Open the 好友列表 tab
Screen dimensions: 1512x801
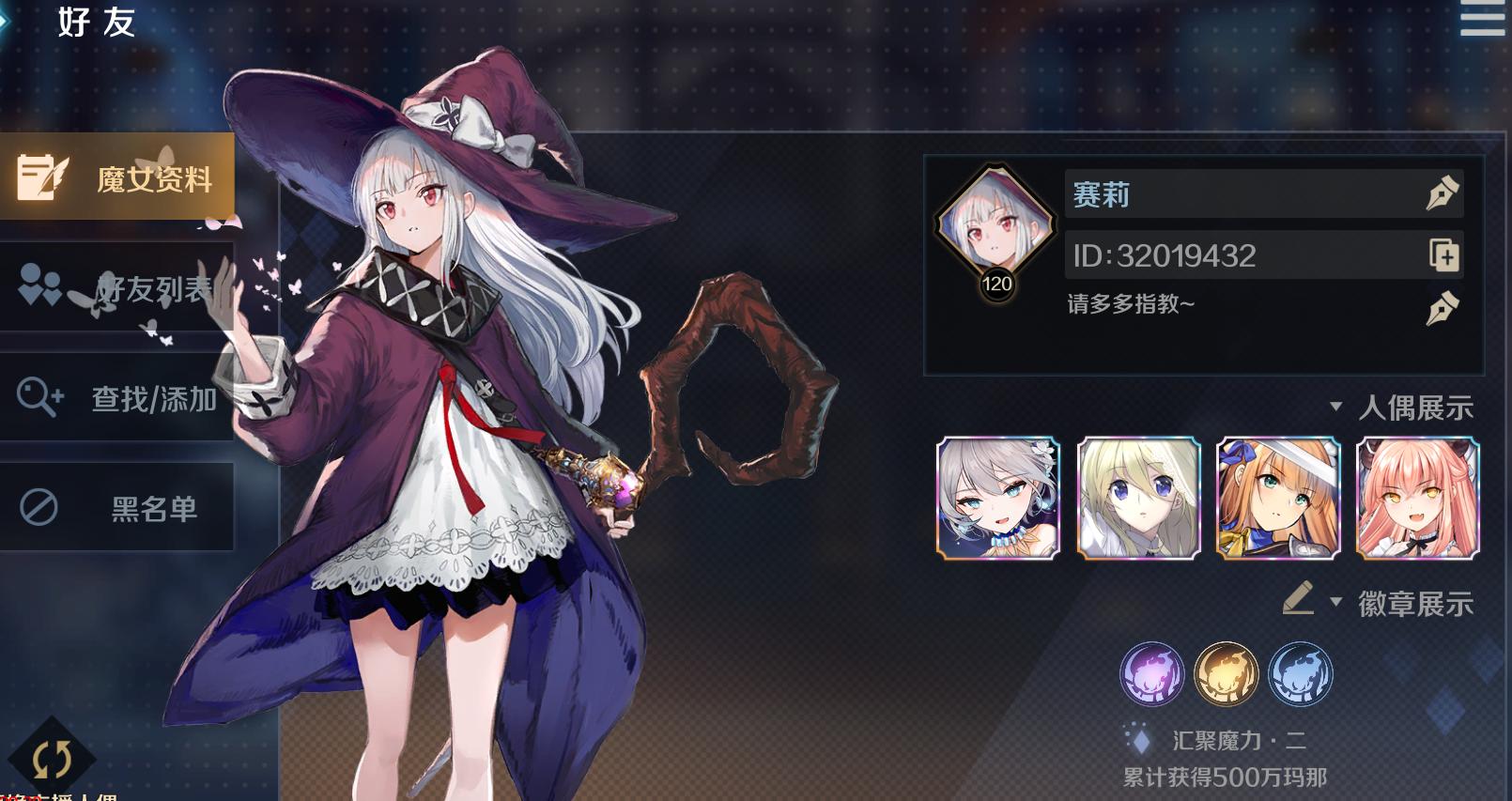click(x=117, y=287)
